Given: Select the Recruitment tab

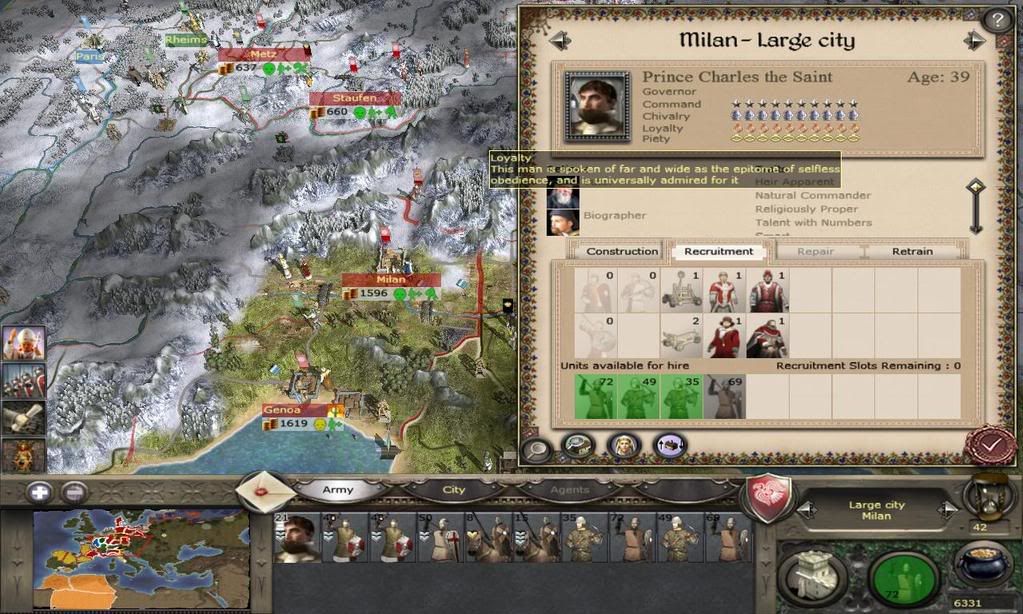Looking at the screenshot, I should [719, 252].
